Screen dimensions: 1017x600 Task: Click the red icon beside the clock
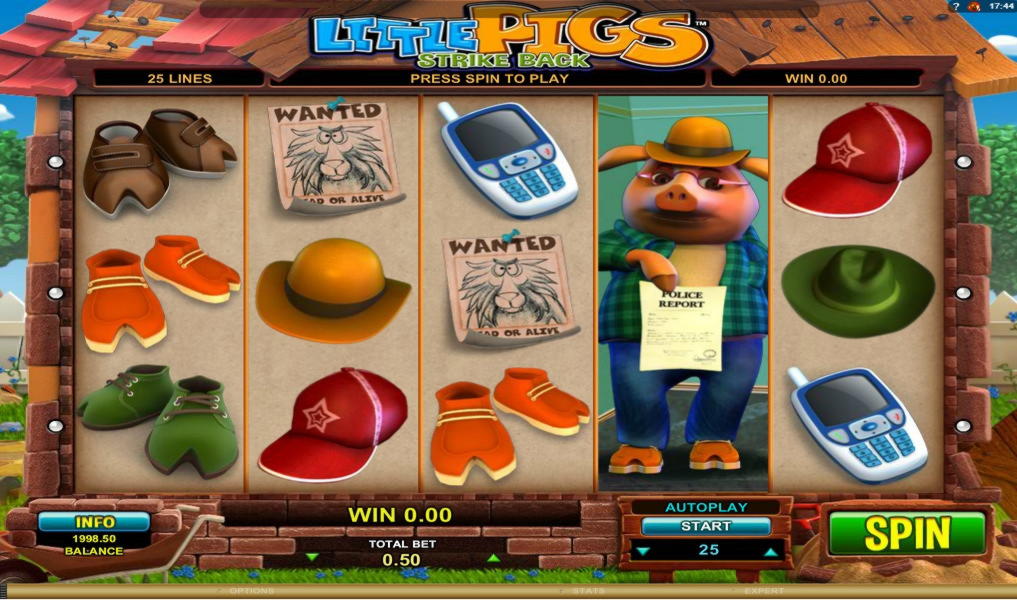(x=971, y=6)
